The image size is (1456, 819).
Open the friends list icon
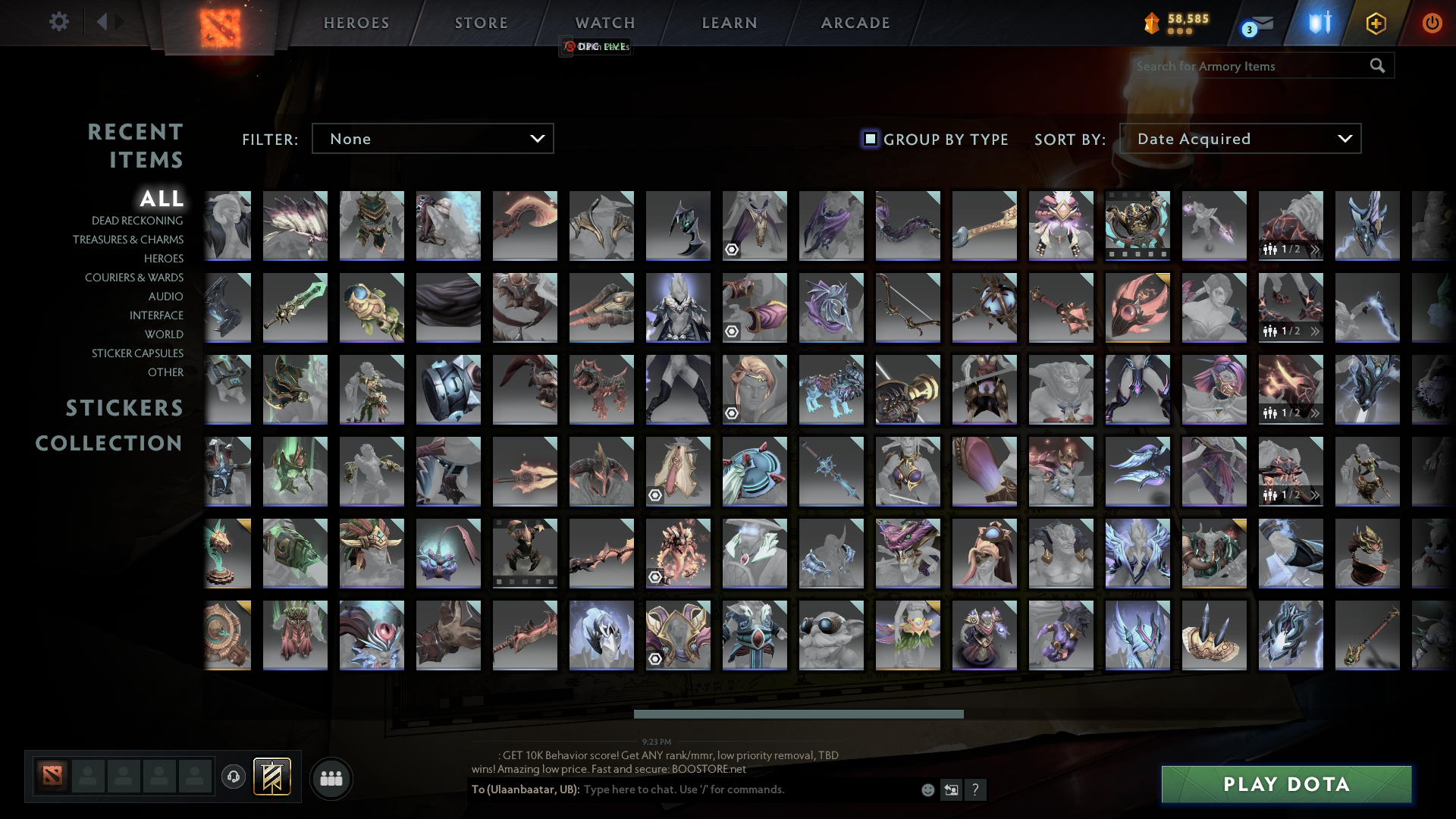tap(331, 778)
